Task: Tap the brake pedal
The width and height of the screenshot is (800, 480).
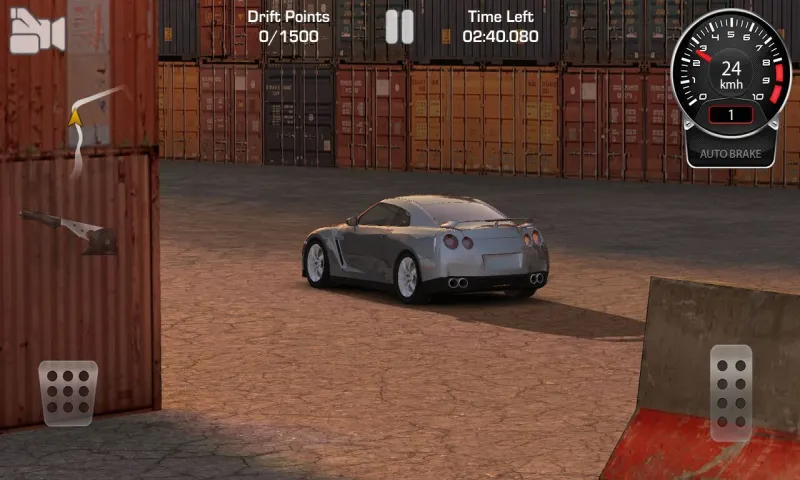Action: click(x=68, y=393)
